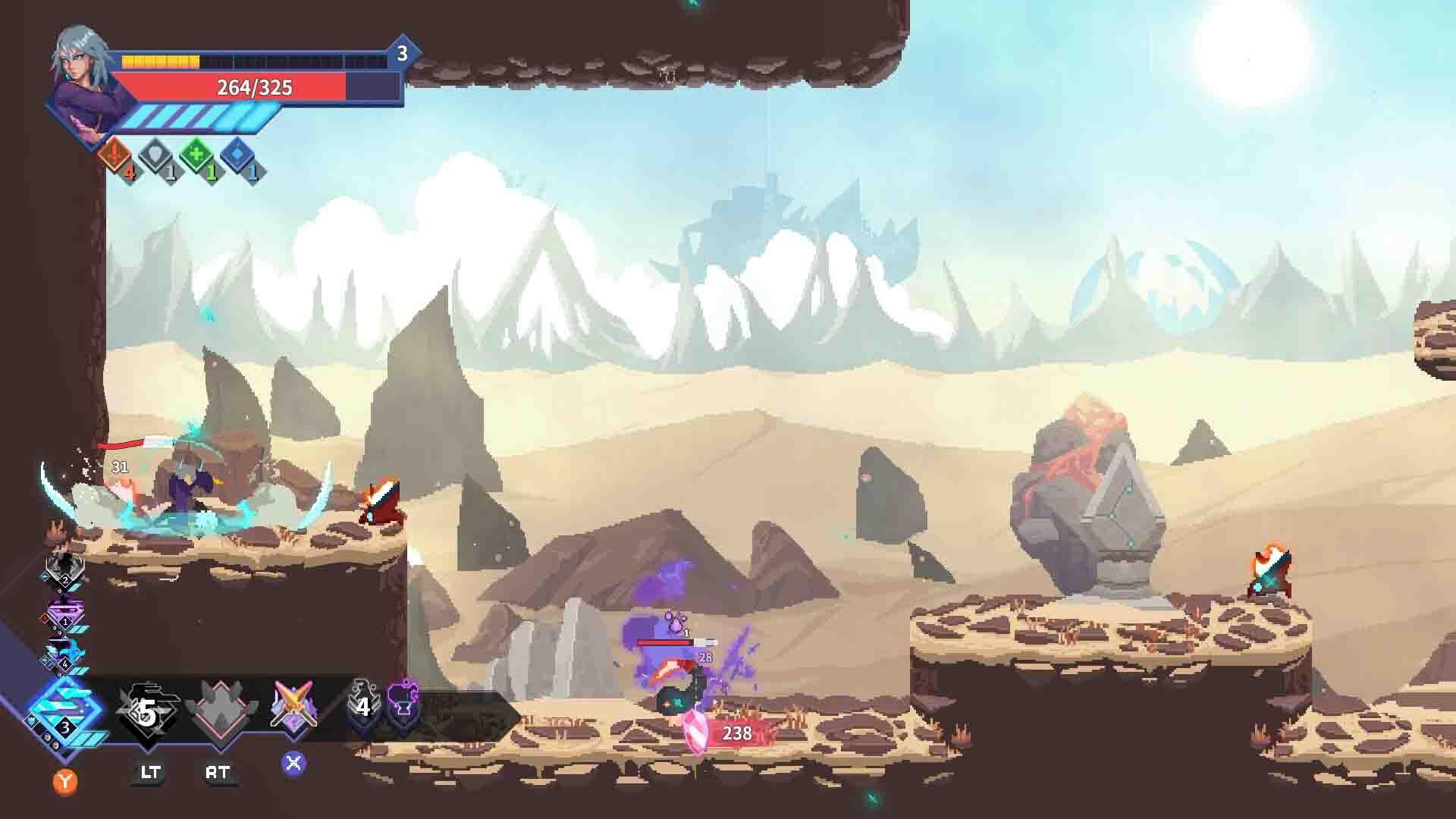The width and height of the screenshot is (1456, 819).
Task: Select the grey shield stat icon
Action: click(157, 155)
